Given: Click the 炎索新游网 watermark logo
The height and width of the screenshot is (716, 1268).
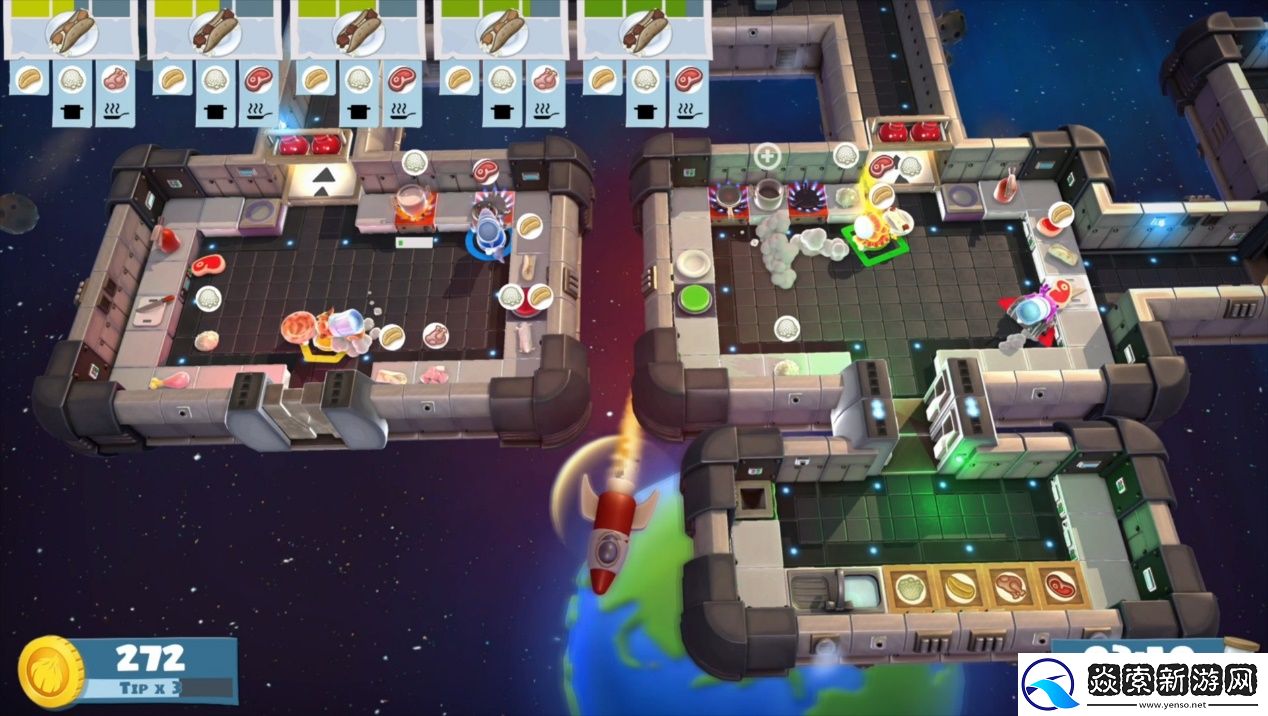Looking at the screenshot, I should 1141,683.
